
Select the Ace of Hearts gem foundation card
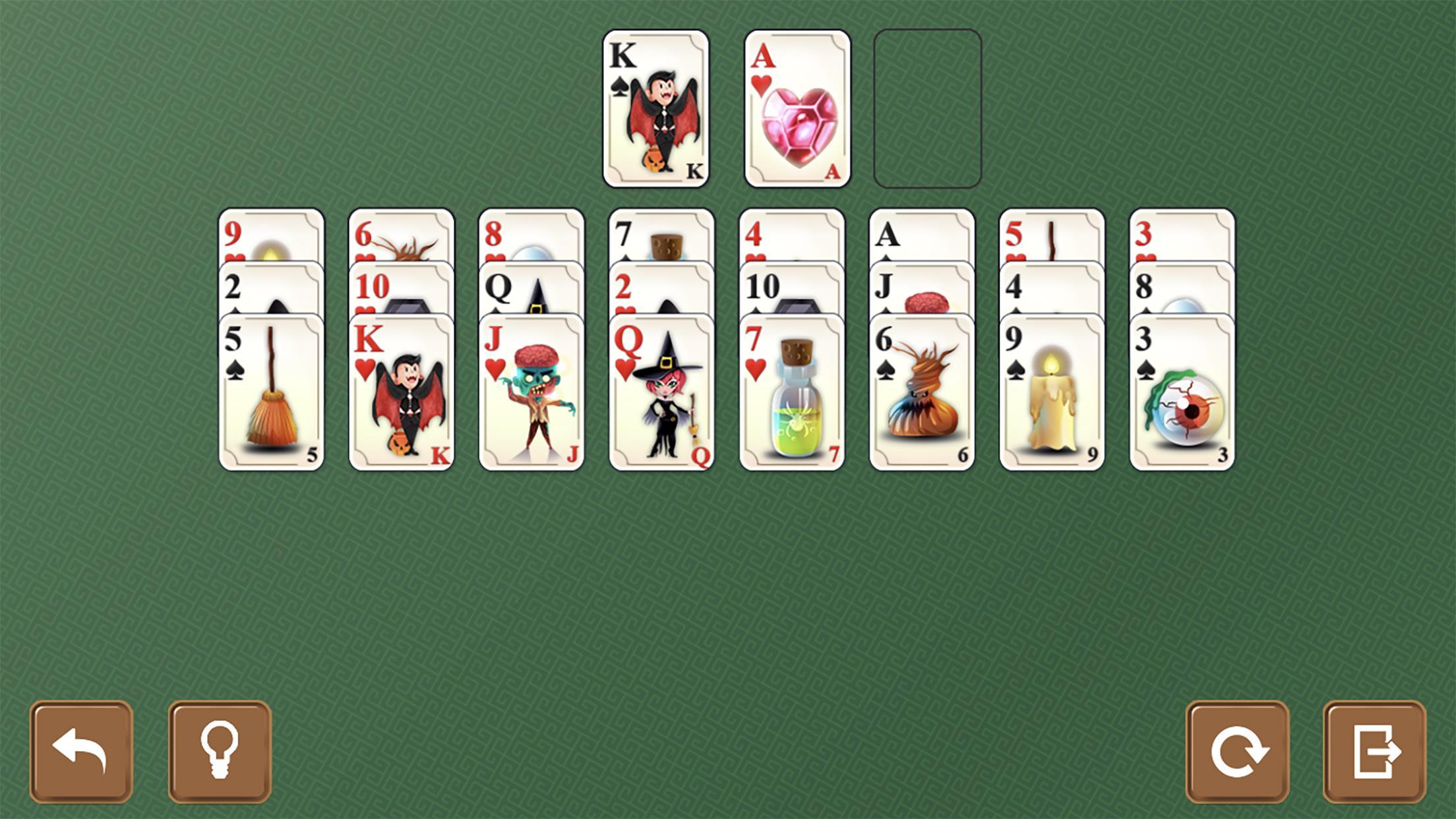(x=796, y=109)
